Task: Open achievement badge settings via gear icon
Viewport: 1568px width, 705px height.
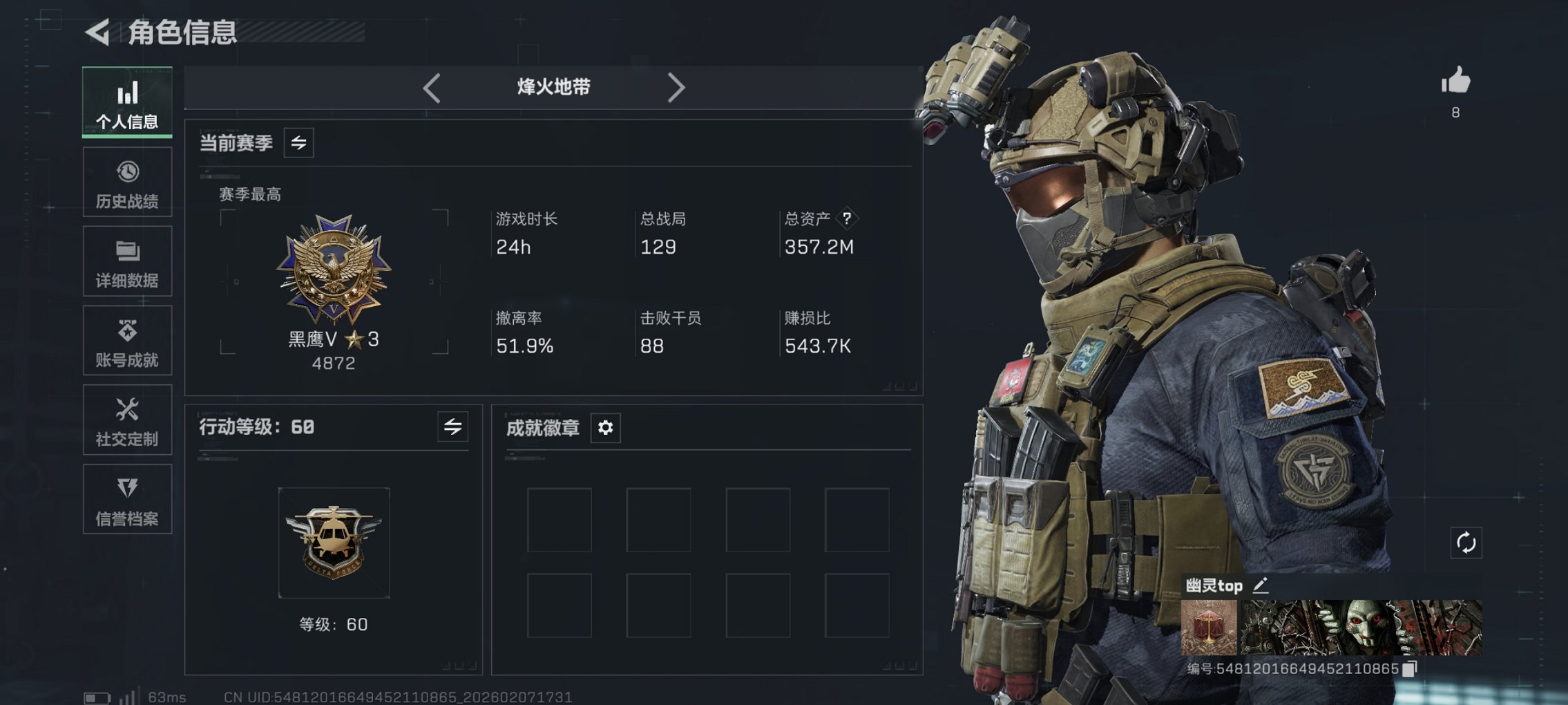Action: coord(604,429)
